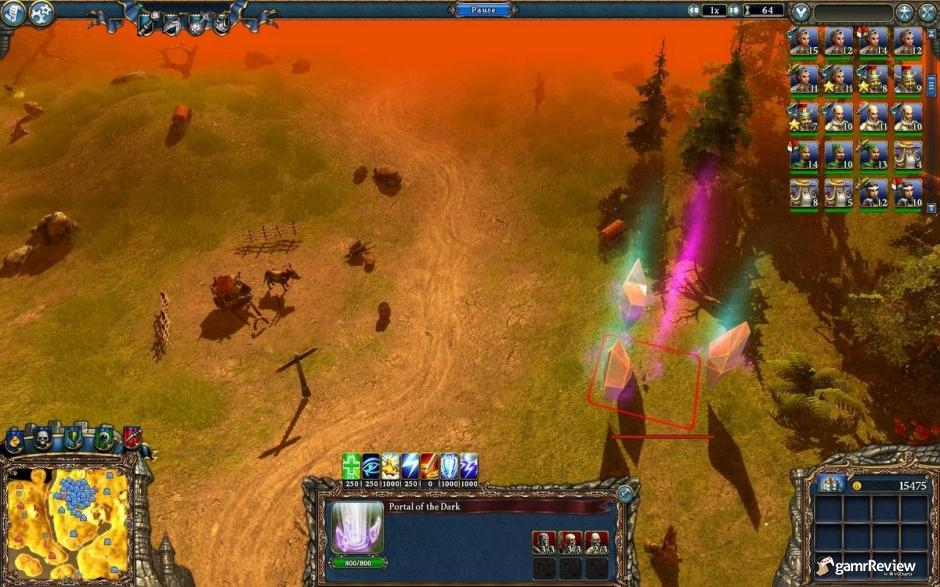Activate the blue shield spell
940x587 pixels.
[449, 465]
